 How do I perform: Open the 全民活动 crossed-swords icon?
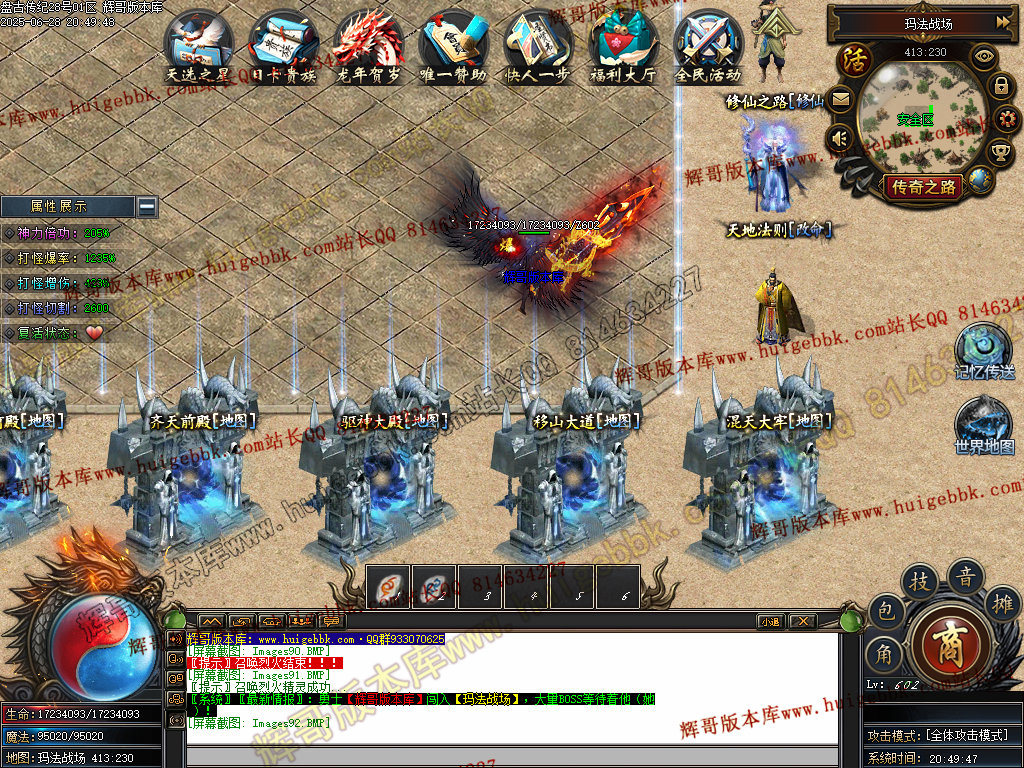708,44
